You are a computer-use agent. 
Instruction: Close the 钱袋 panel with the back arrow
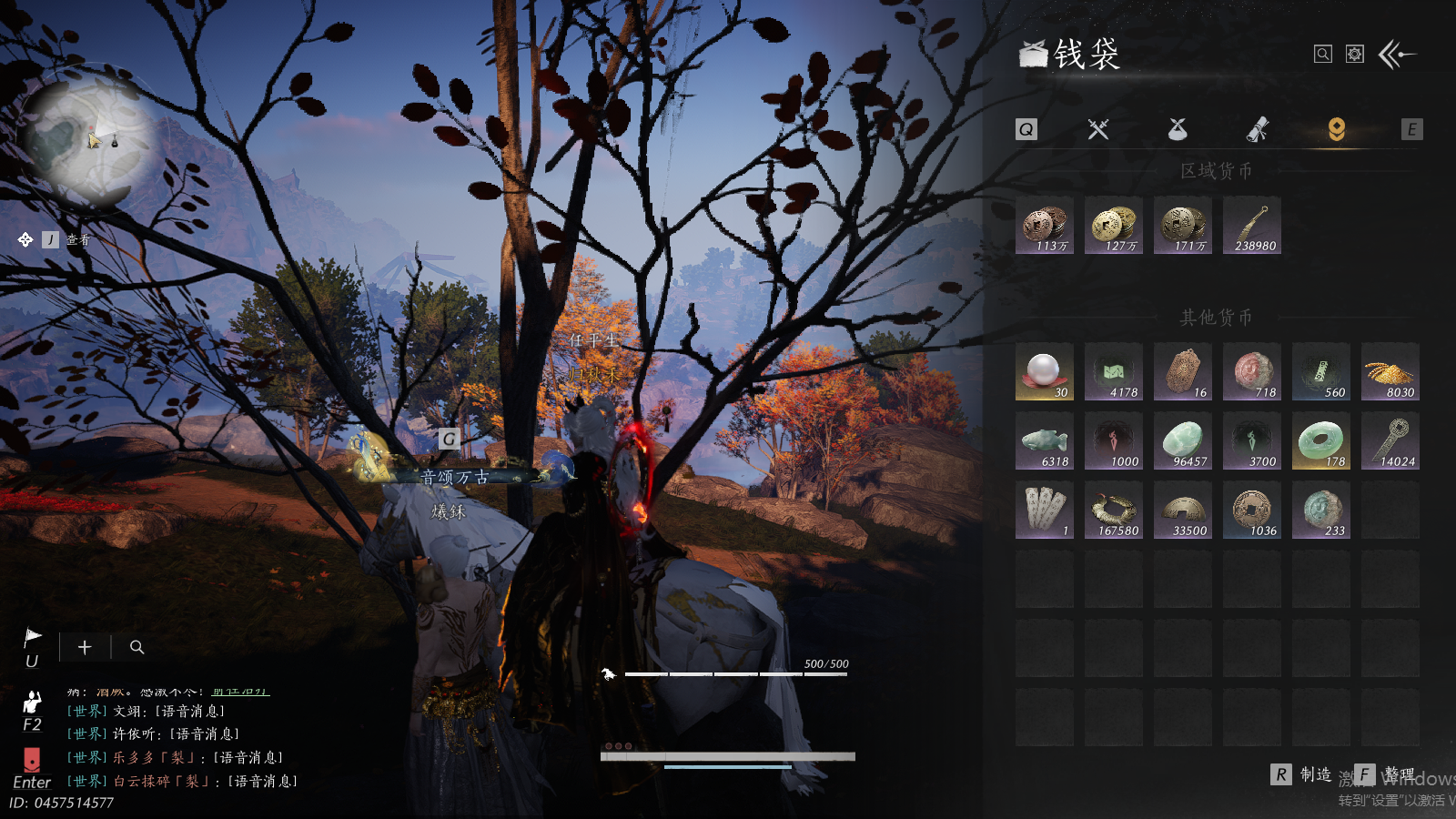[x=1397, y=55]
